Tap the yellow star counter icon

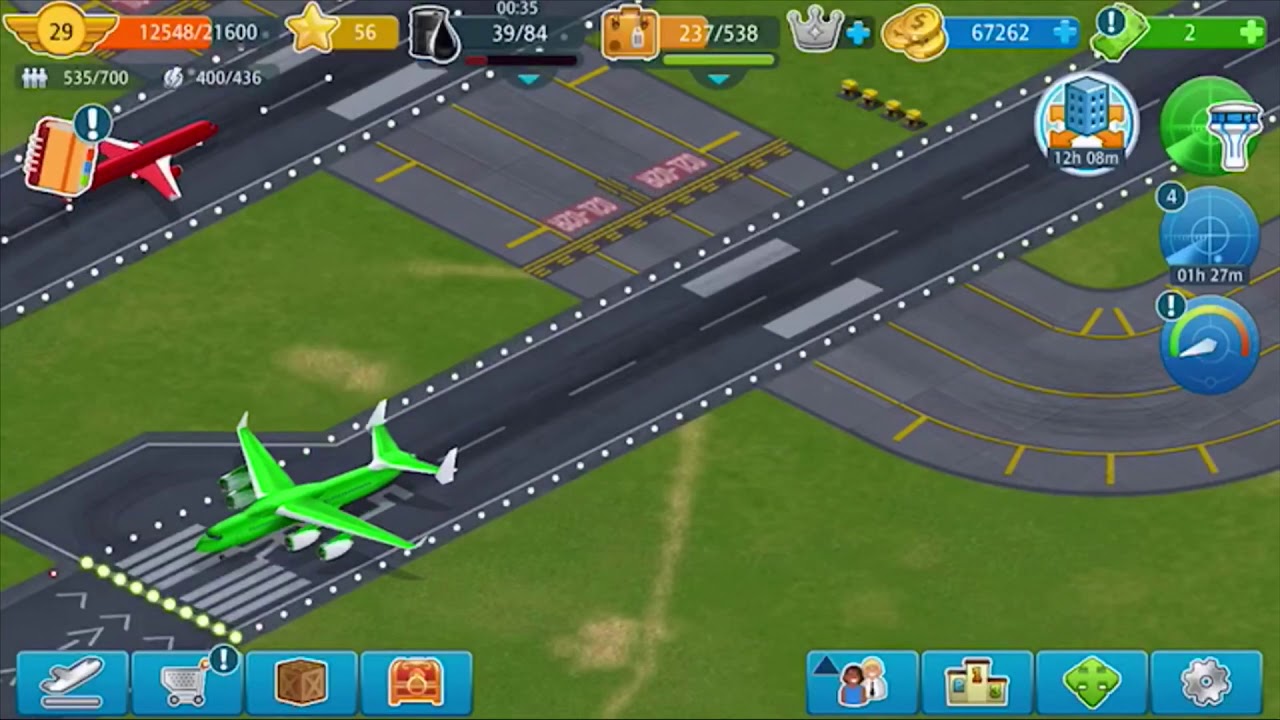(x=313, y=32)
